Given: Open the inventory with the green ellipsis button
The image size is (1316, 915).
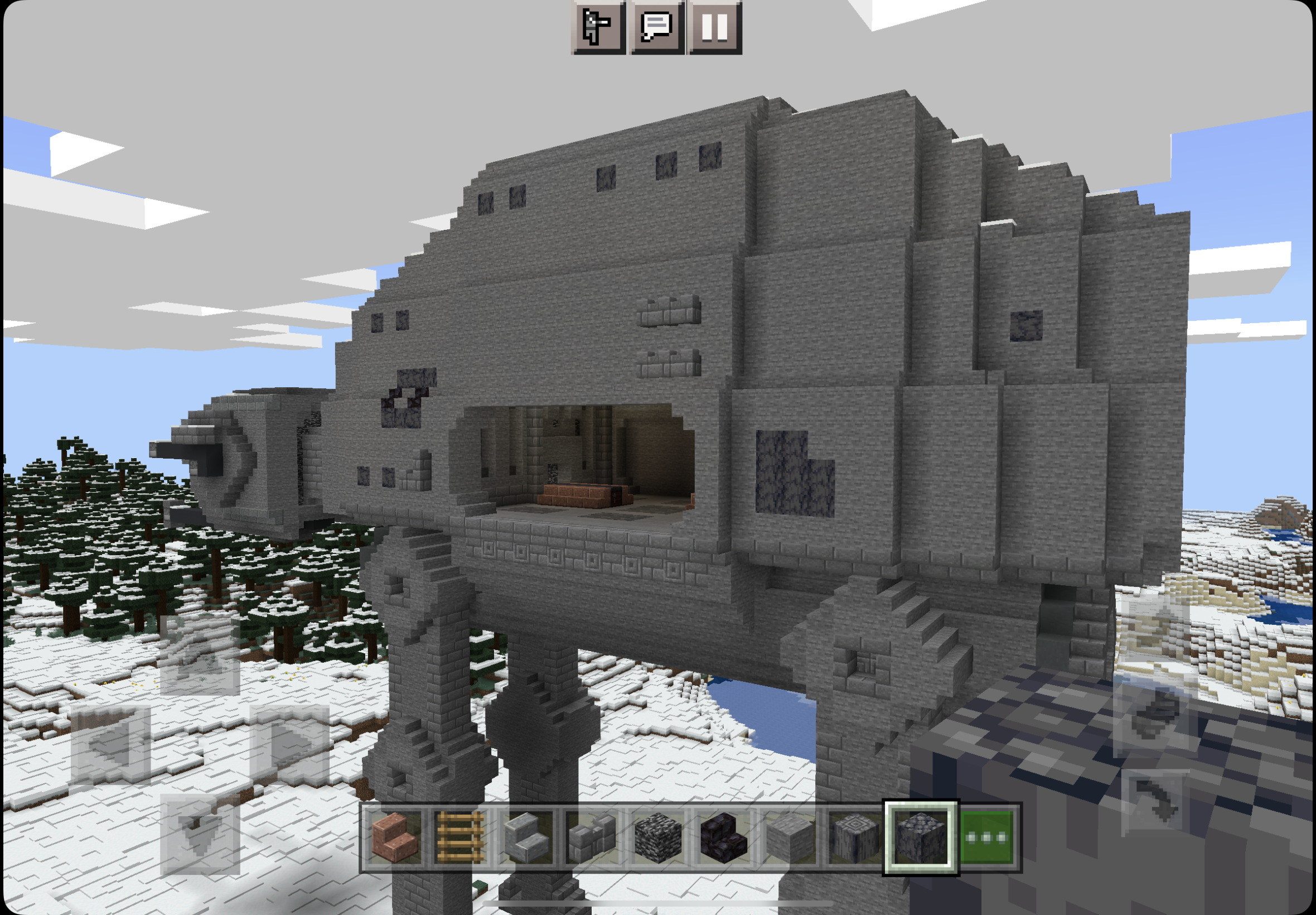Looking at the screenshot, I should pos(986,836).
